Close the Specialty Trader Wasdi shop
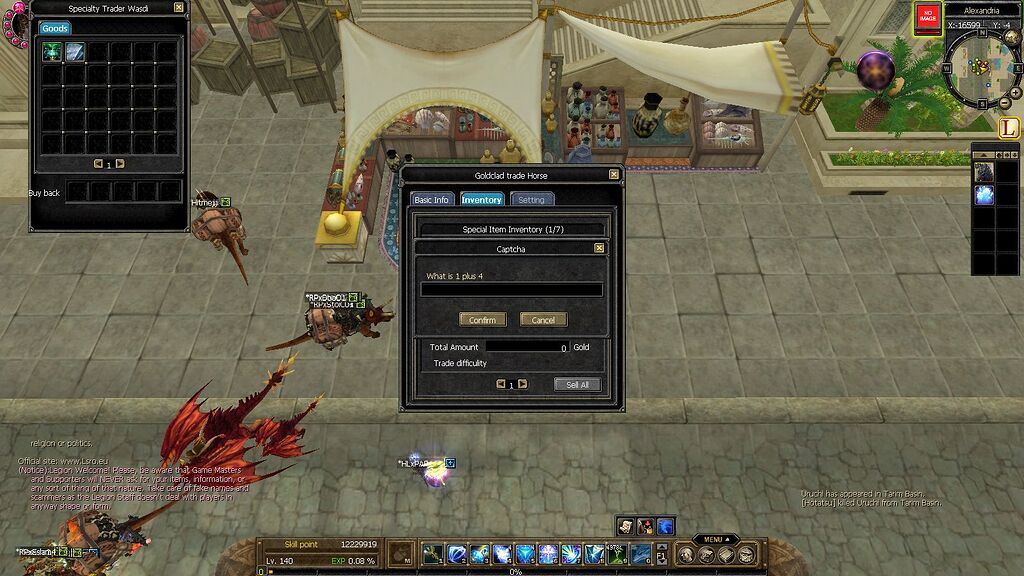The height and width of the screenshot is (576, 1024). click(x=178, y=7)
